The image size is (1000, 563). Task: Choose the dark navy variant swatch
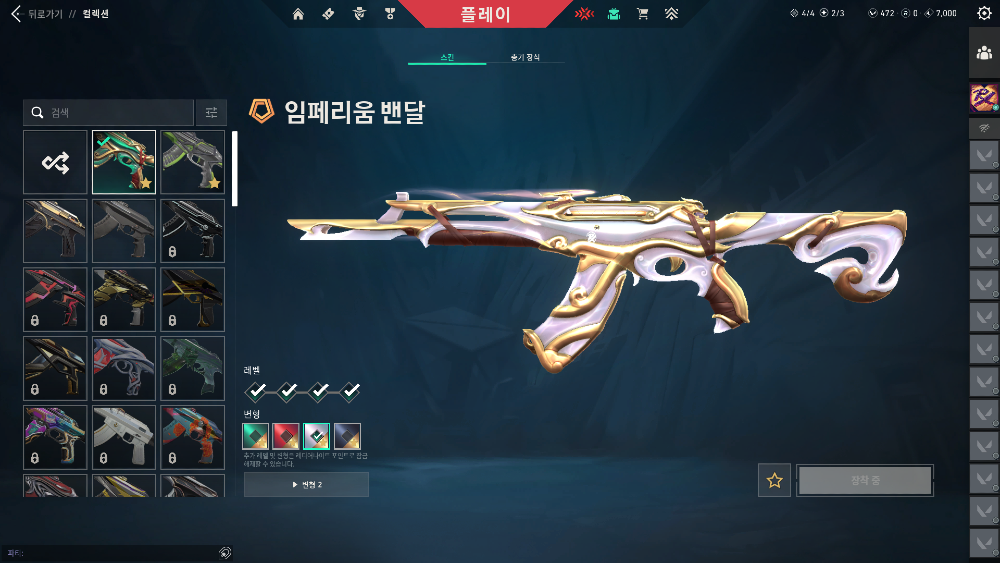(x=347, y=436)
